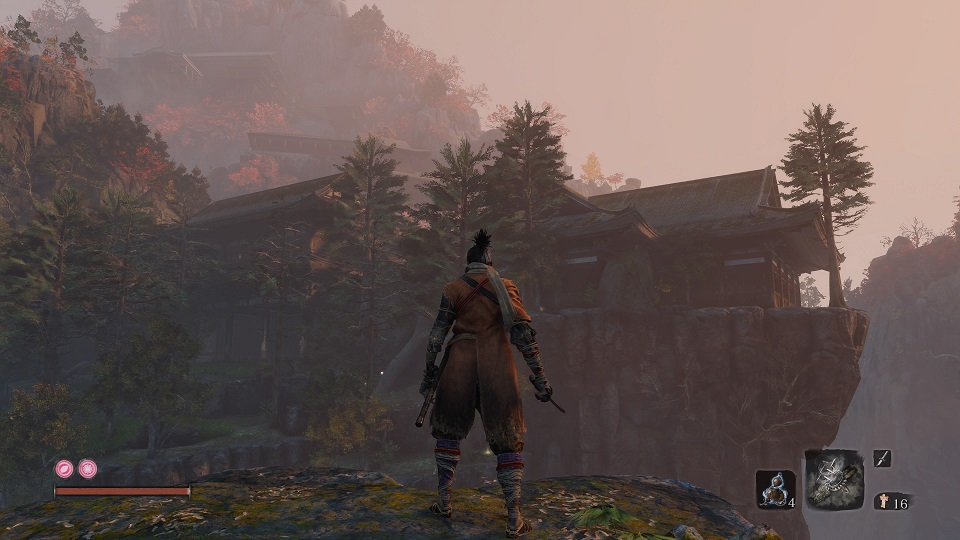Click the sword combat art icon

882,458
